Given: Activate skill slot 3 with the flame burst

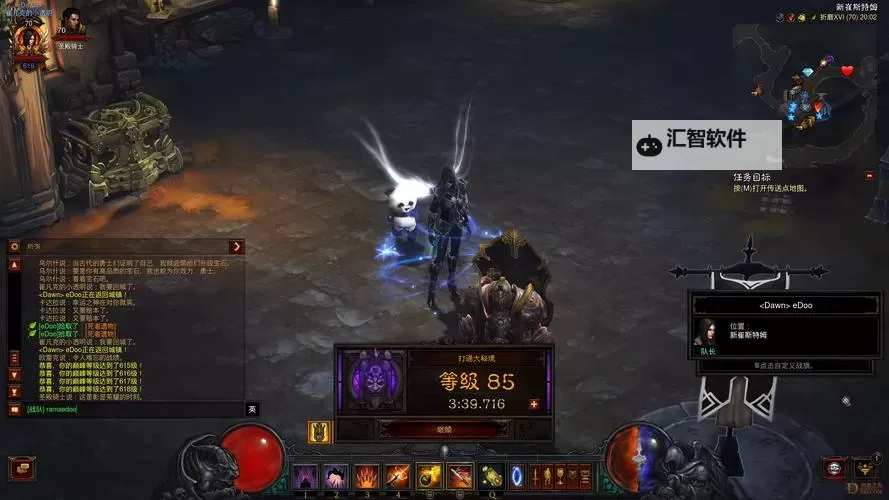Looking at the screenshot, I should coord(367,476).
